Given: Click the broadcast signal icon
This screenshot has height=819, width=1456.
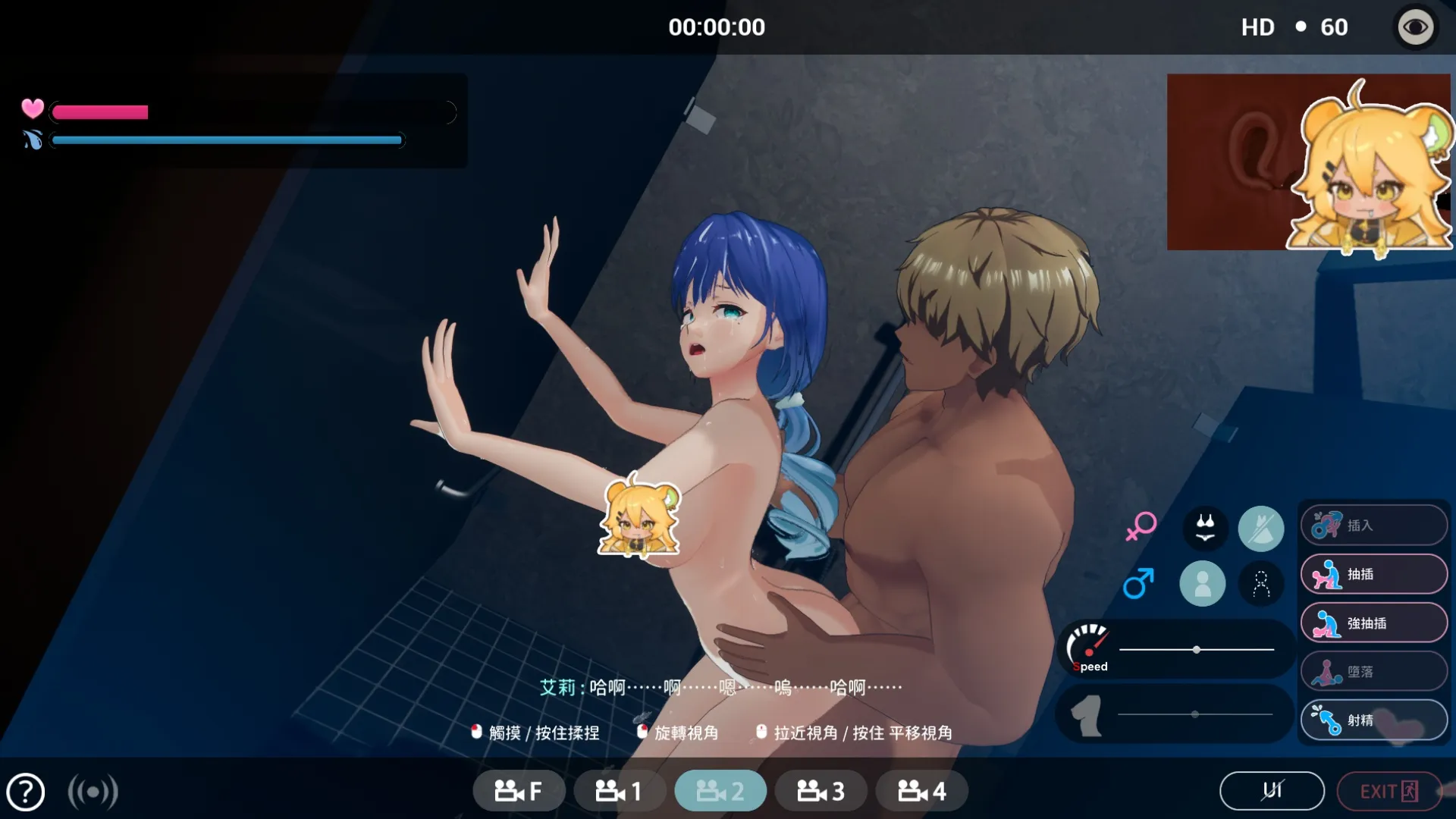Looking at the screenshot, I should coord(93,792).
